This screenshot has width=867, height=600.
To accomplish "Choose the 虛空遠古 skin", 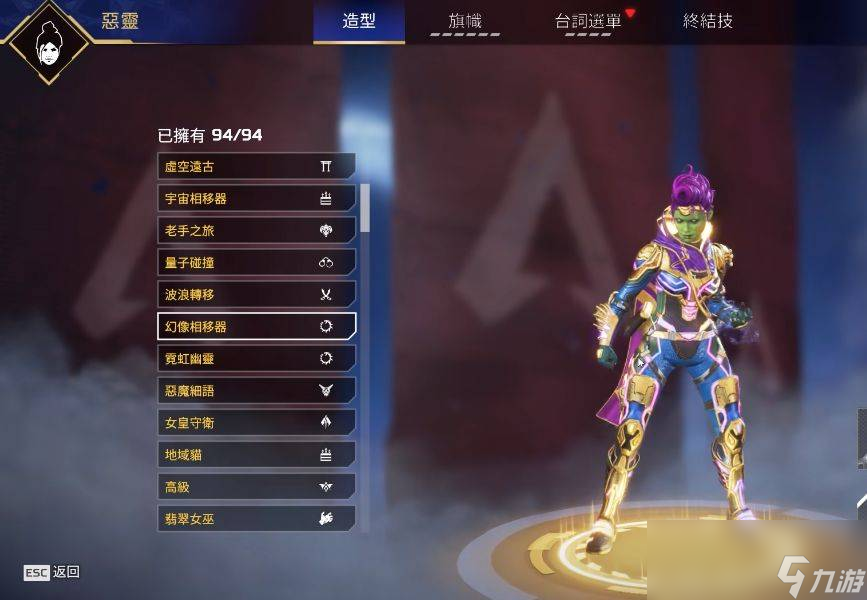I will 256,166.
